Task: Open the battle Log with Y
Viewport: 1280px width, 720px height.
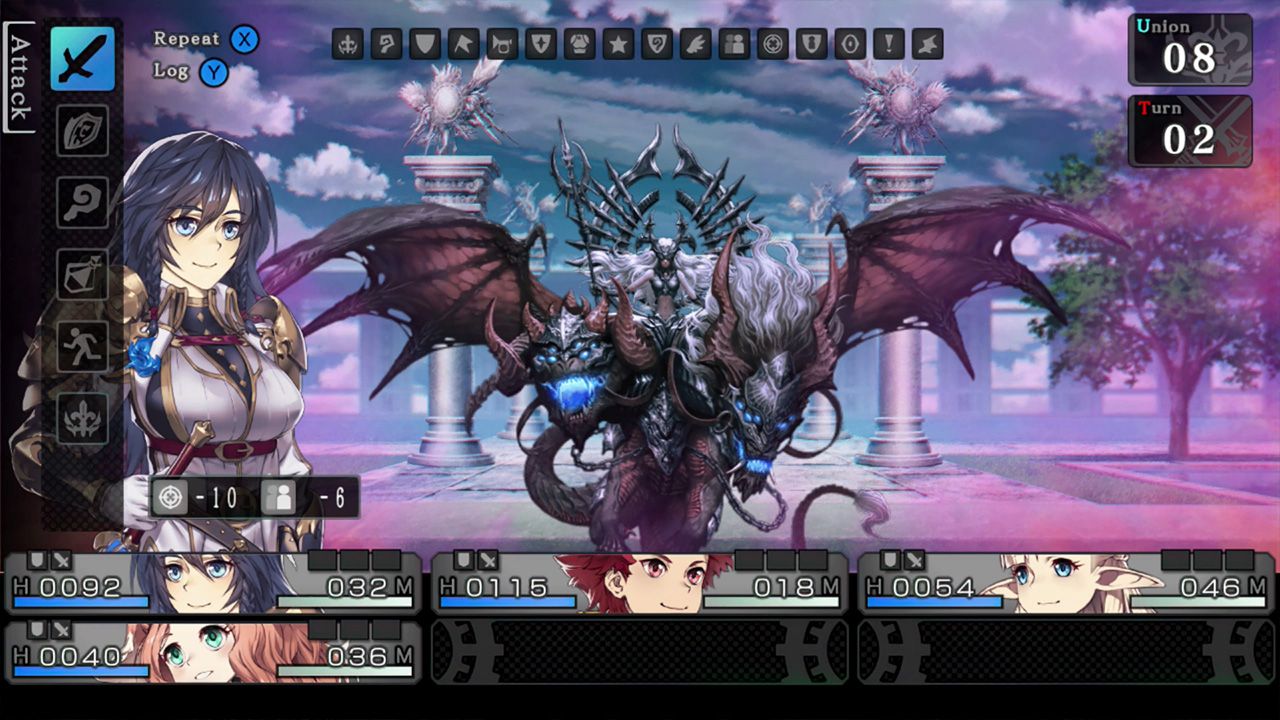Action: (x=213, y=71)
